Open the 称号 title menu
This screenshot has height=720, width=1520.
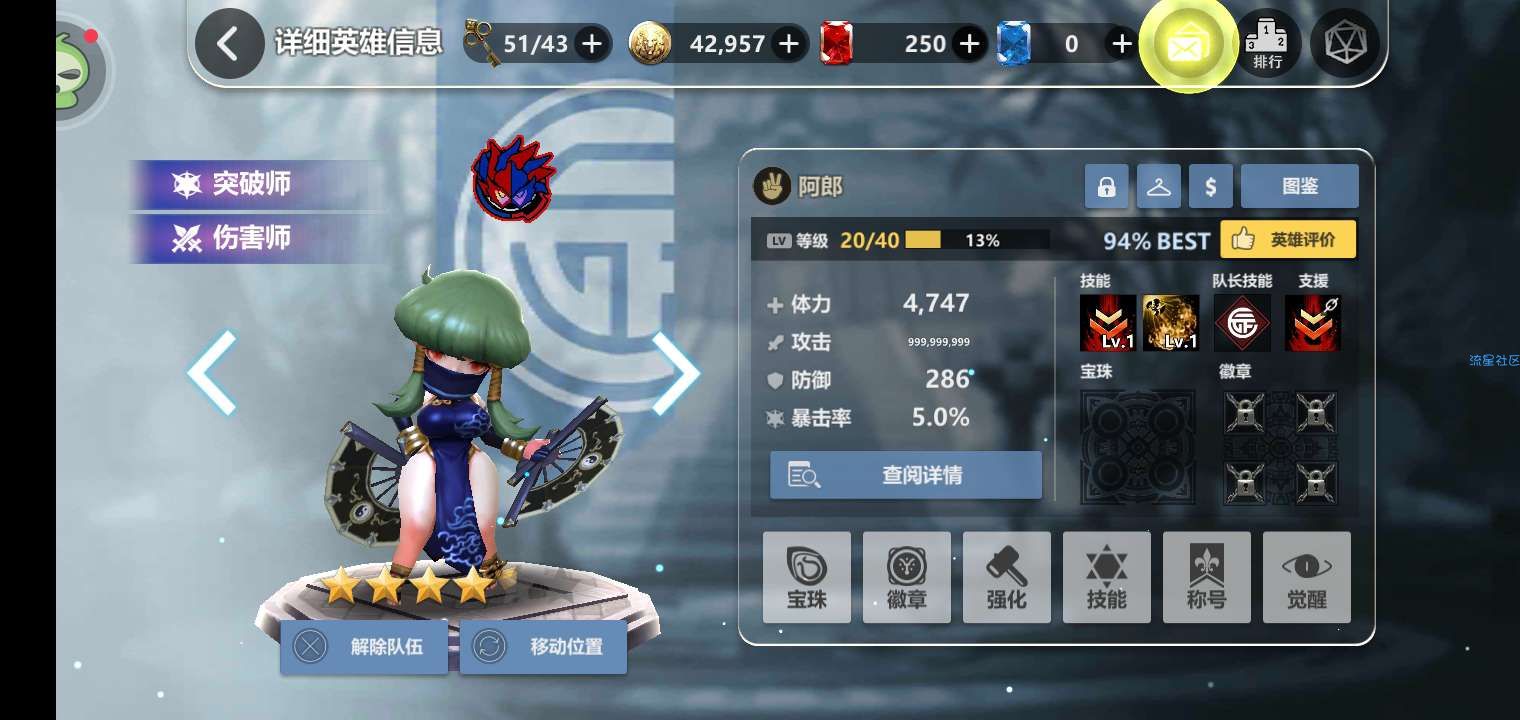[x=1206, y=578]
